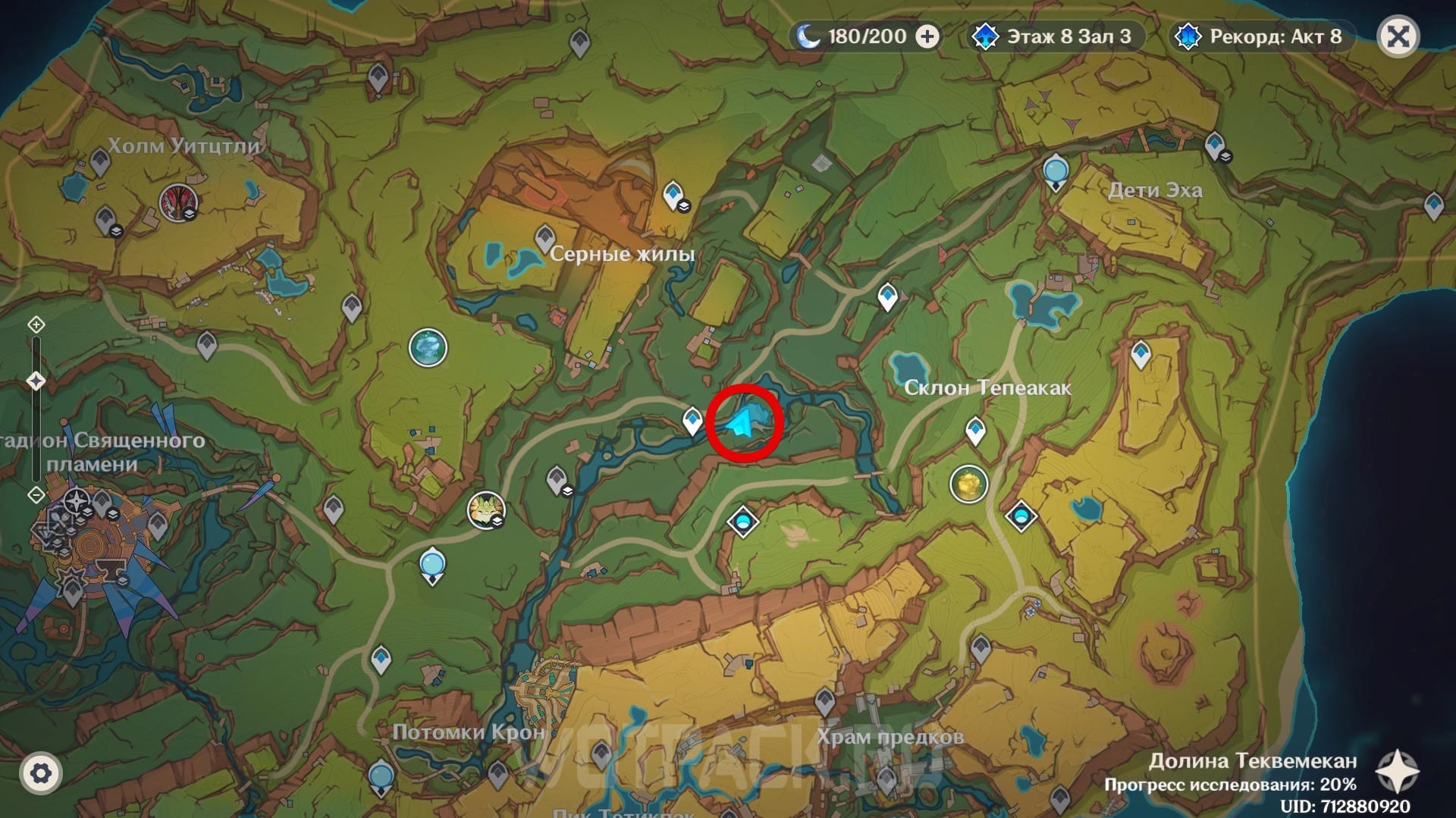Zoom out with the slider's bottom minus button
This screenshot has height=818, width=1456.
[x=36, y=495]
